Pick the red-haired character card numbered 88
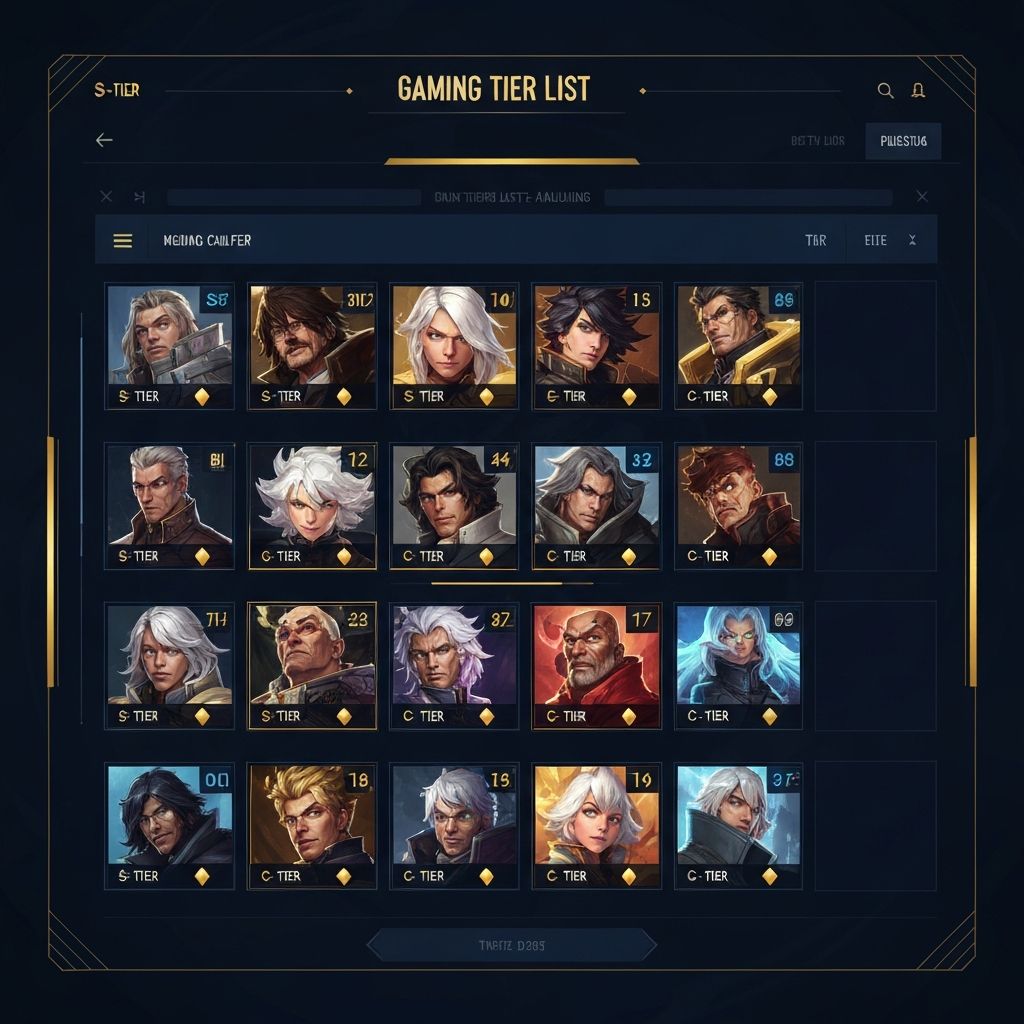The image size is (1024, 1024). [x=738, y=506]
